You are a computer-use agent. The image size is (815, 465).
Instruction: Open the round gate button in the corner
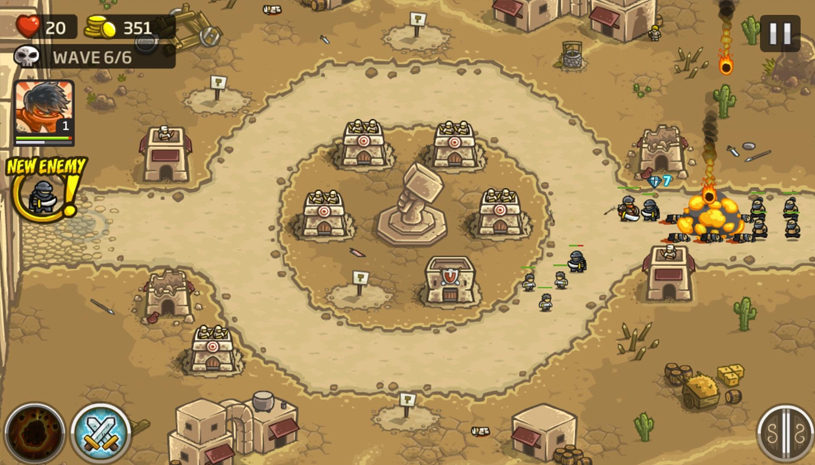click(784, 433)
